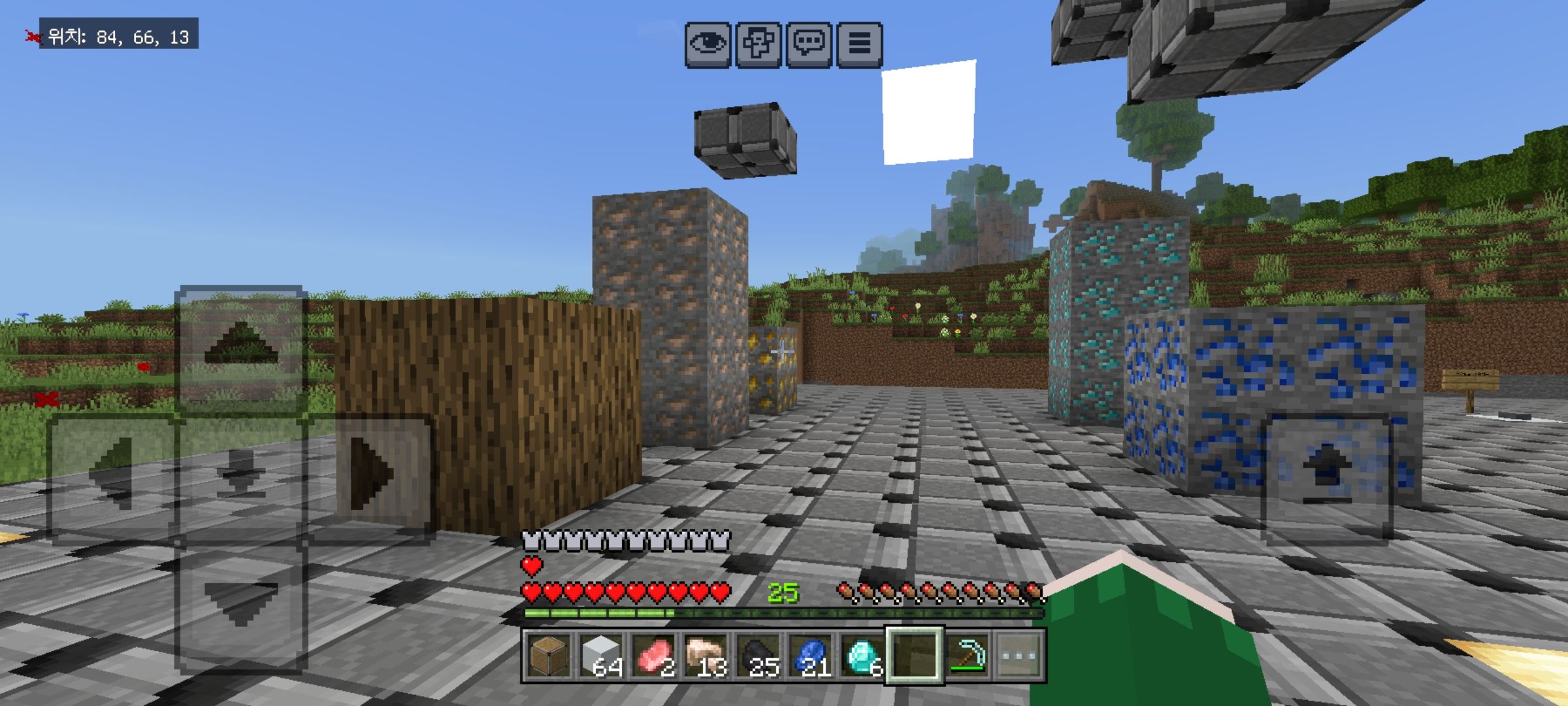The width and height of the screenshot is (1568, 706).
Task: Open chat with the speech bubble button
Action: pos(809,44)
